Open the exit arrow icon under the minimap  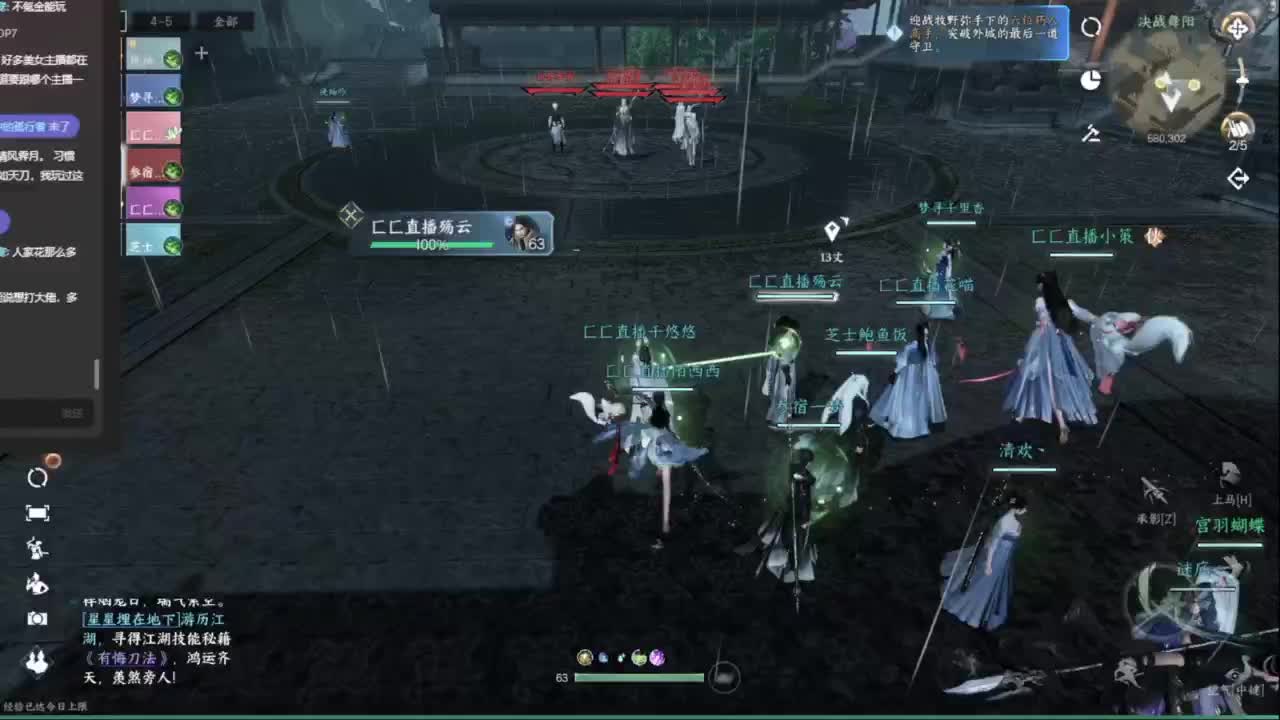(x=1239, y=176)
